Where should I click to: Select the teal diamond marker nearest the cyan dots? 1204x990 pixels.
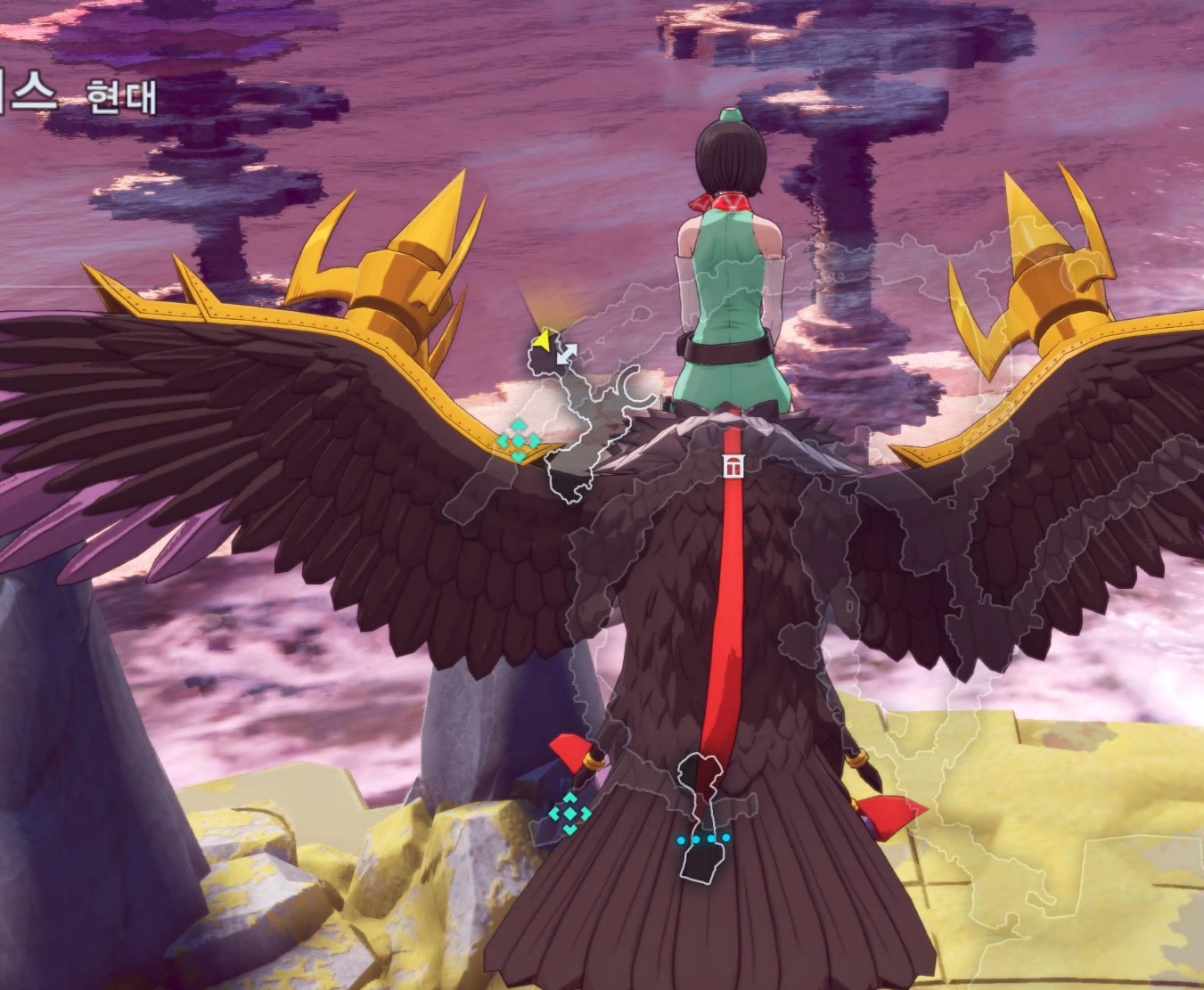(569, 813)
